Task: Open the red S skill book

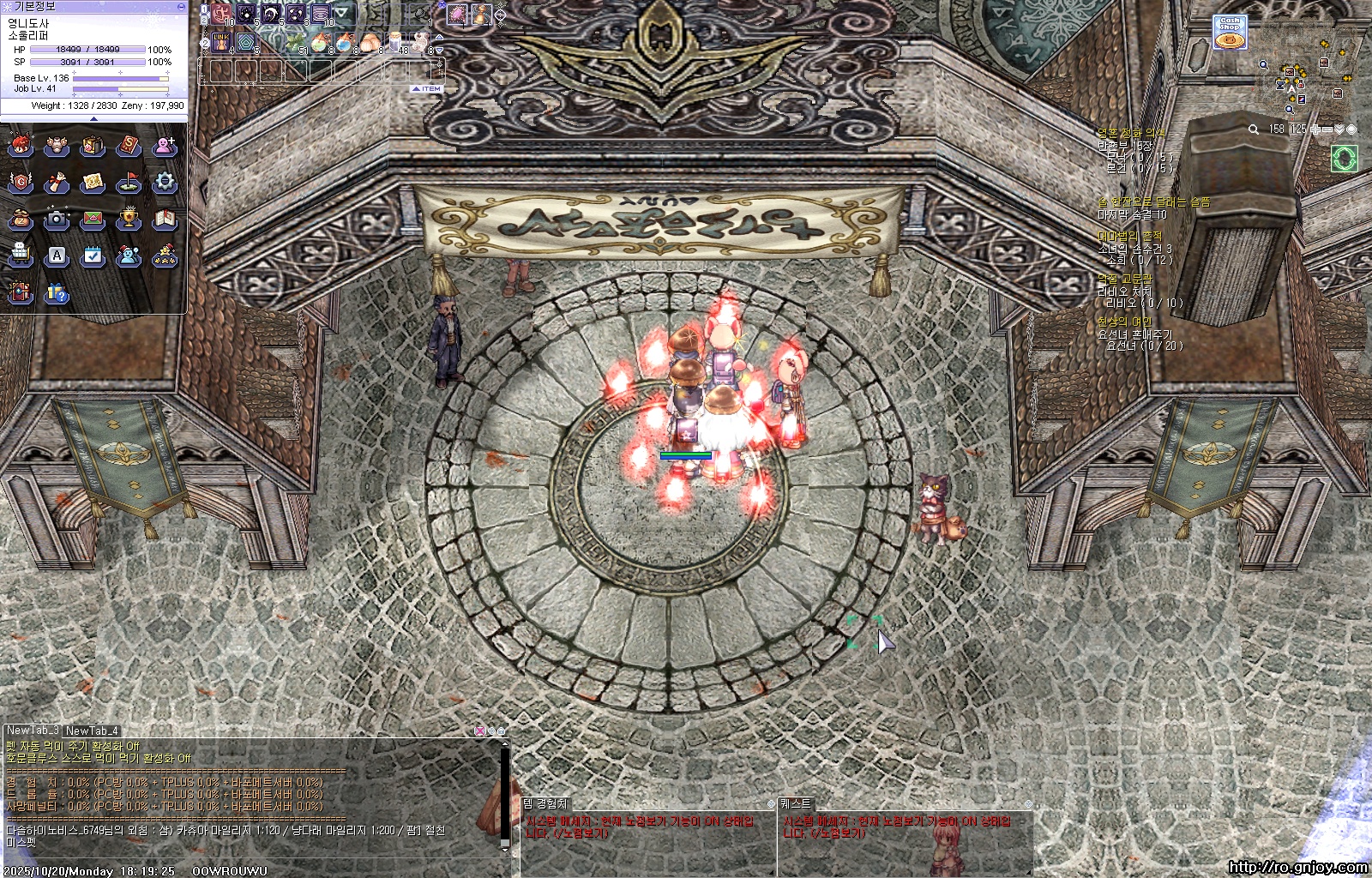Action: [129, 146]
